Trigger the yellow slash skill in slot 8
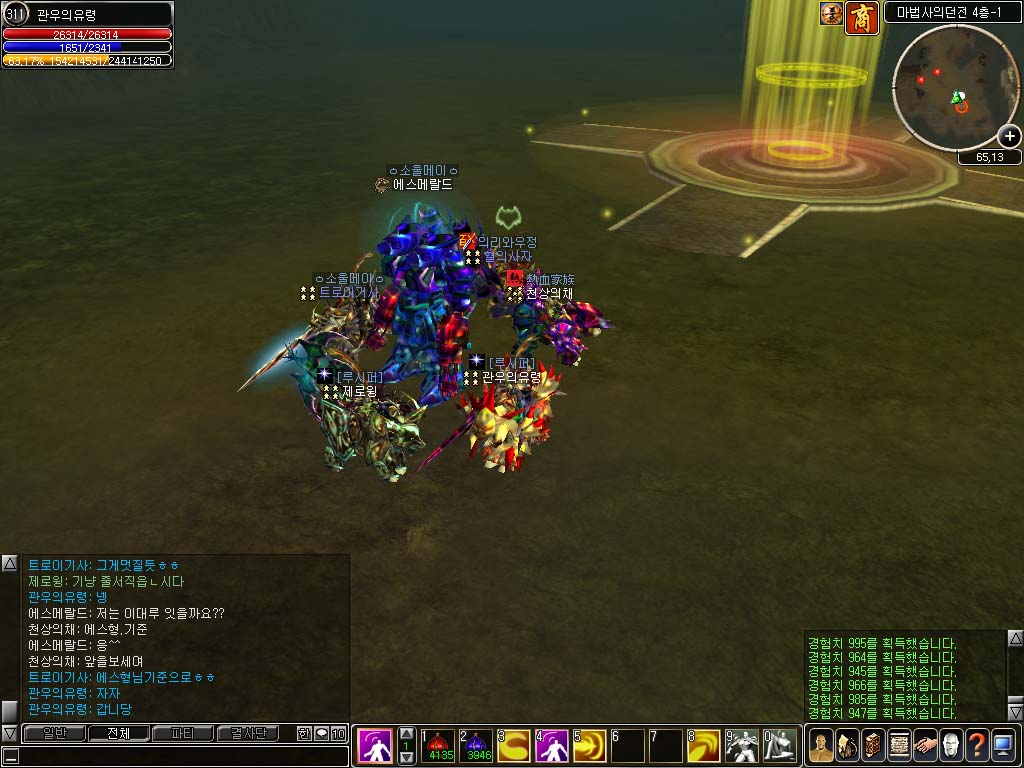The width and height of the screenshot is (1024, 768). point(703,746)
